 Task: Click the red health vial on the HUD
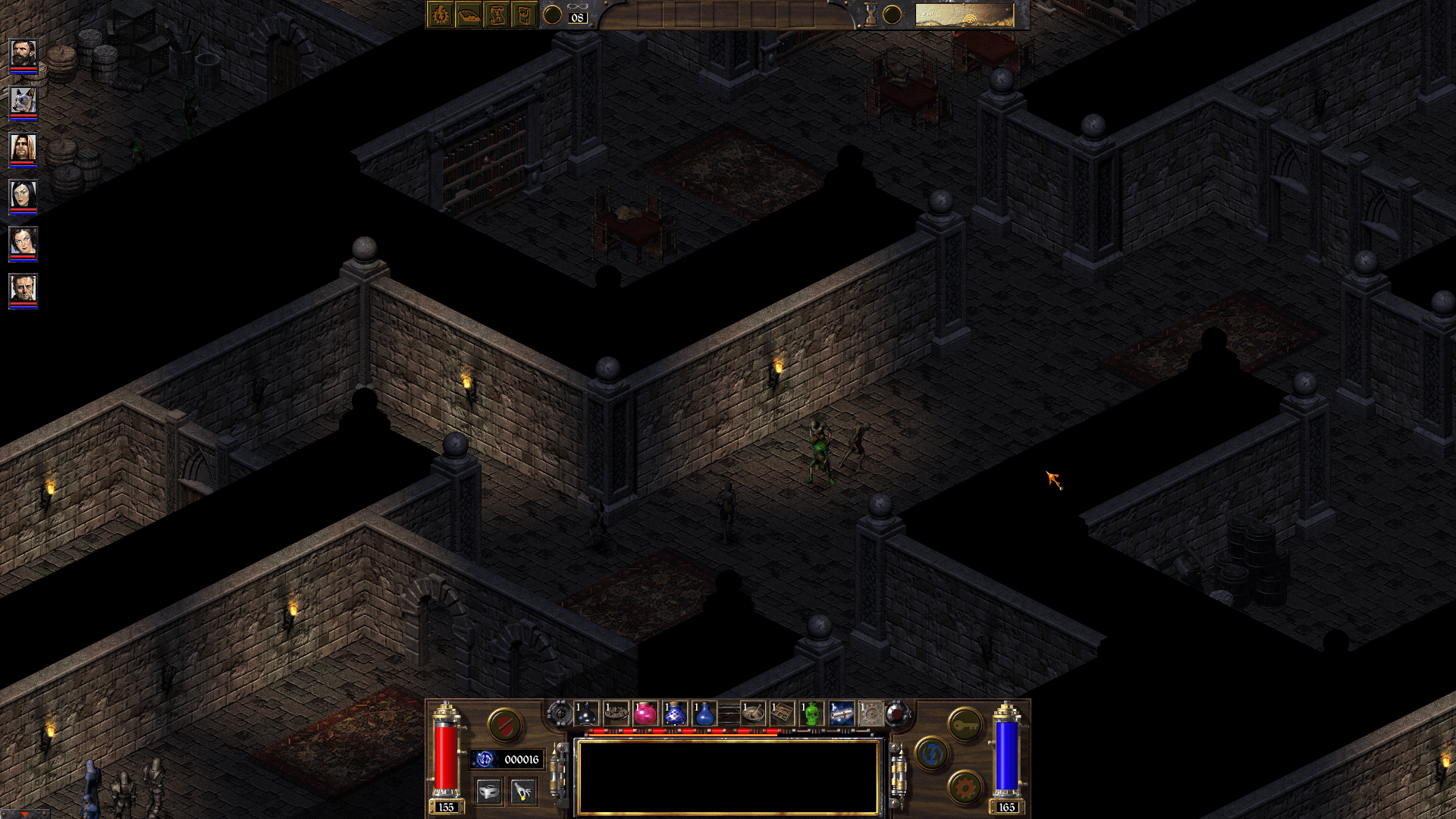[x=445, y=755]
